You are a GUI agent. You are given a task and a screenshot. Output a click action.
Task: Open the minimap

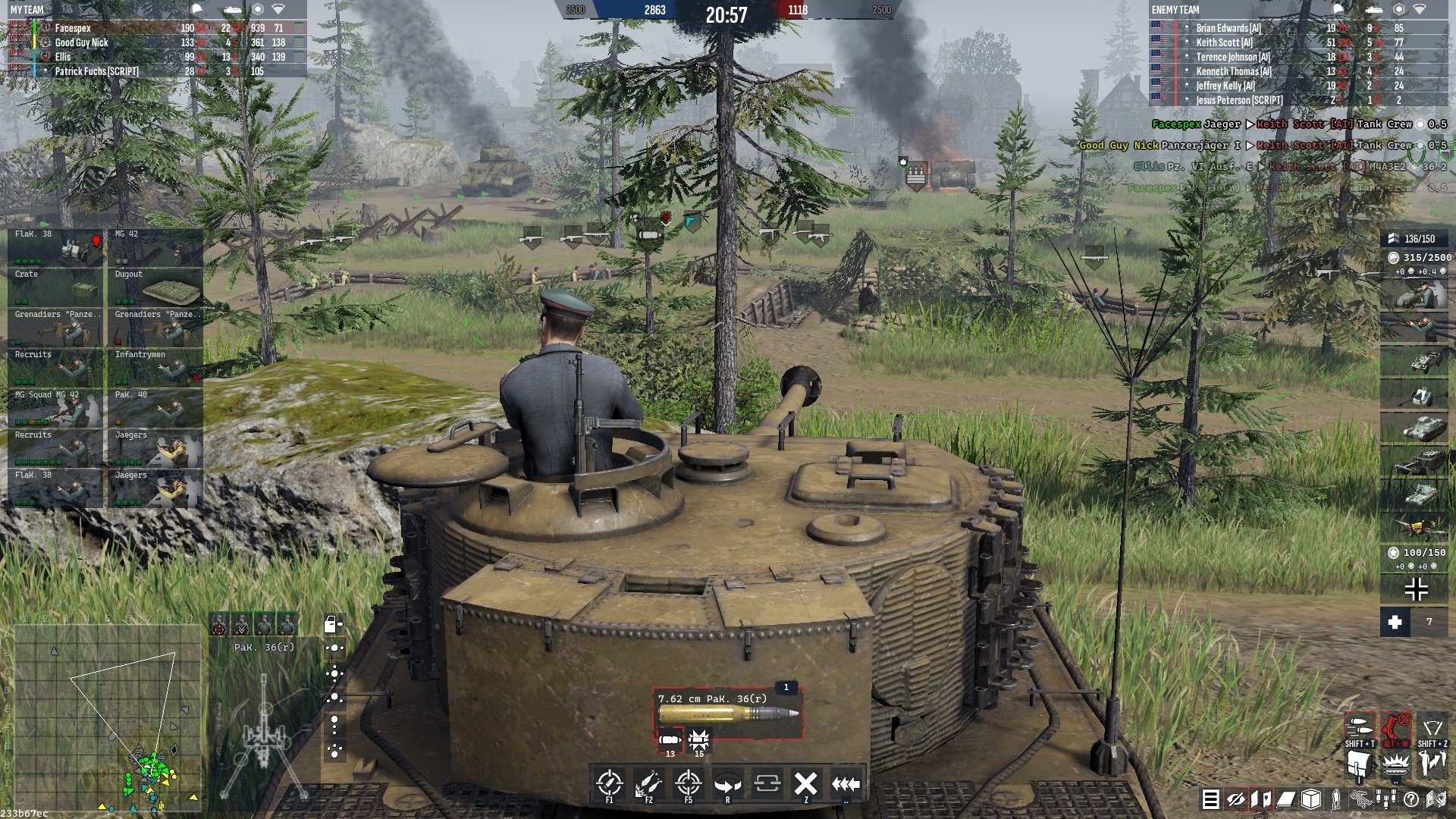coord(106,717)
